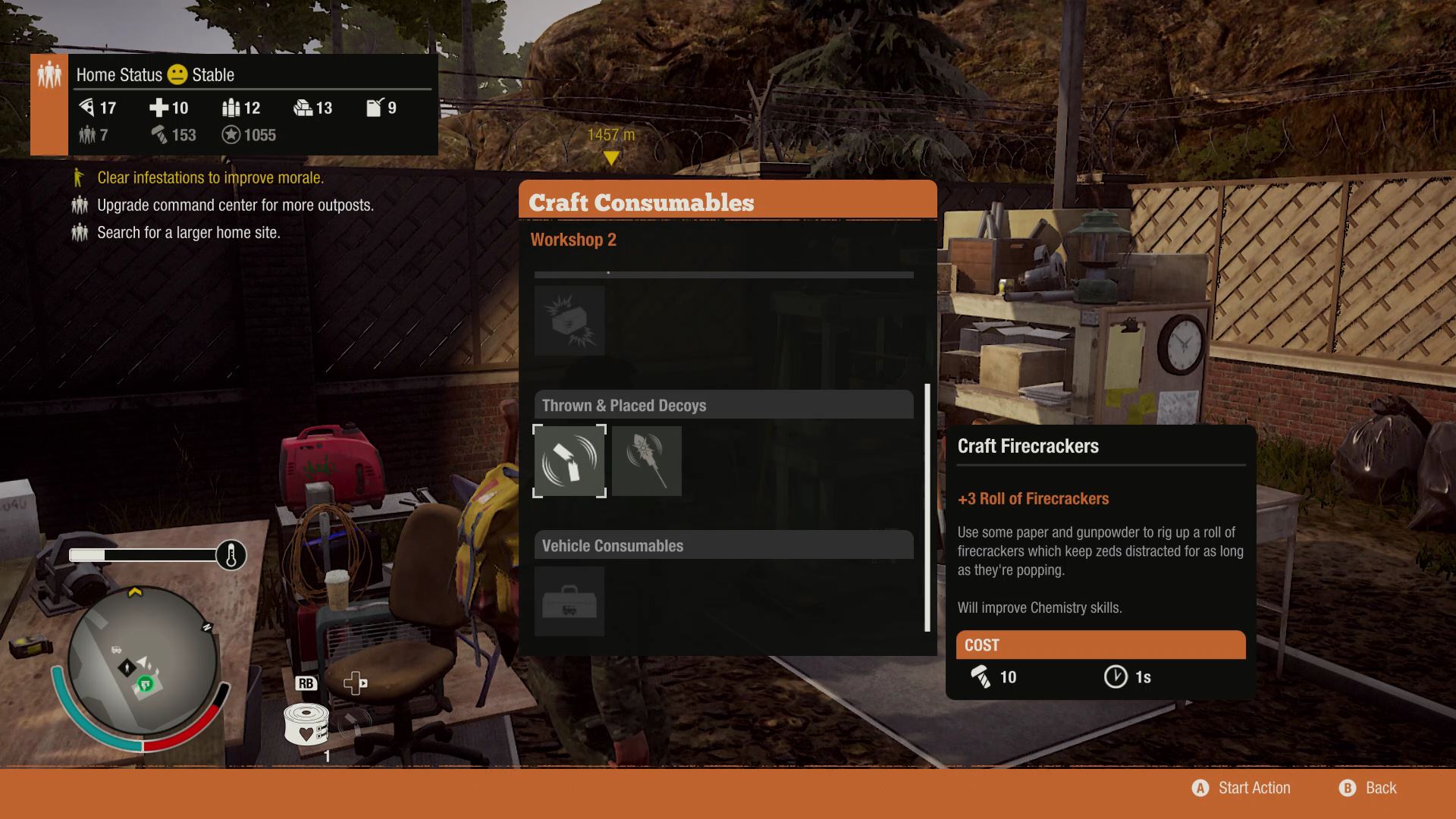Select the vehicle toolkit recipe
The image size is (1456, 819).
click(x=570, y=601)
